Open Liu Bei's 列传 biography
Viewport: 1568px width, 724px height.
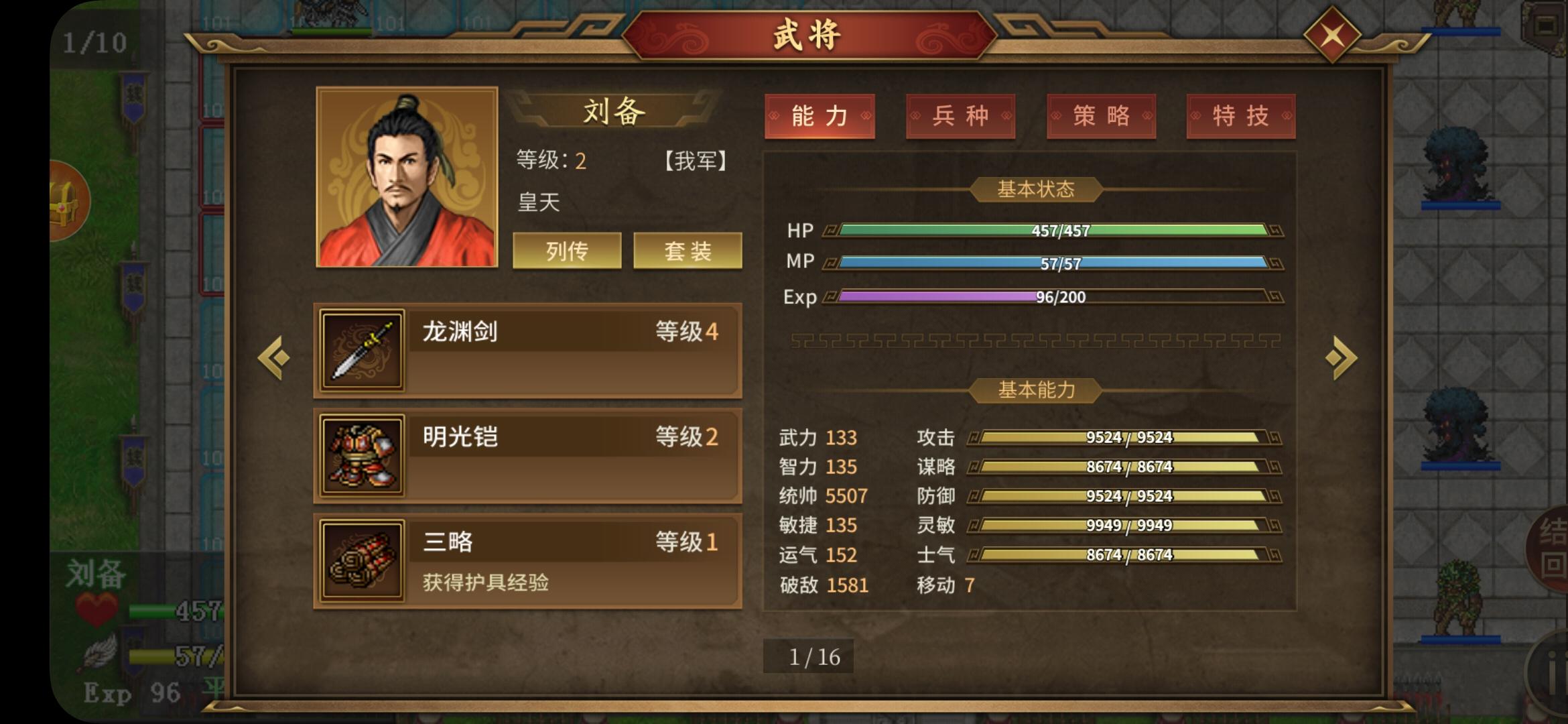click(x=566, y=251)
